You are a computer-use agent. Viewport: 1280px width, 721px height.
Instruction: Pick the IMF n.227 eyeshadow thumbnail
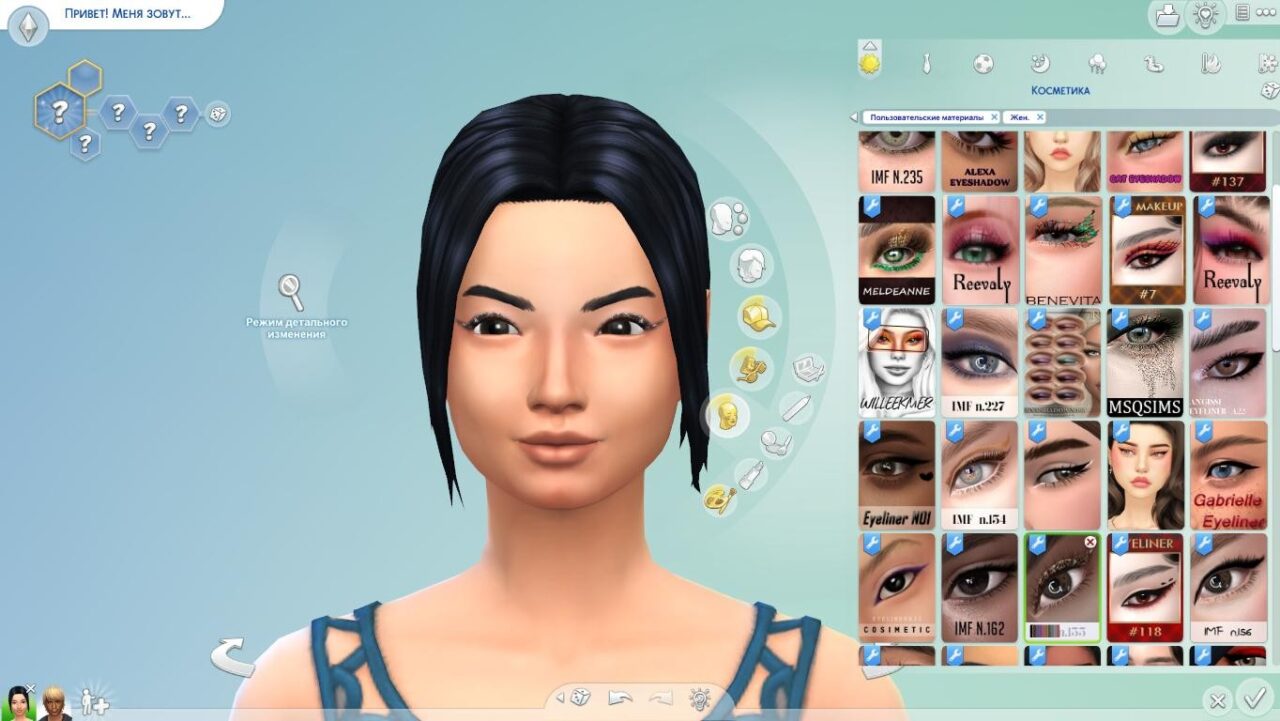[x=979, y=362]
